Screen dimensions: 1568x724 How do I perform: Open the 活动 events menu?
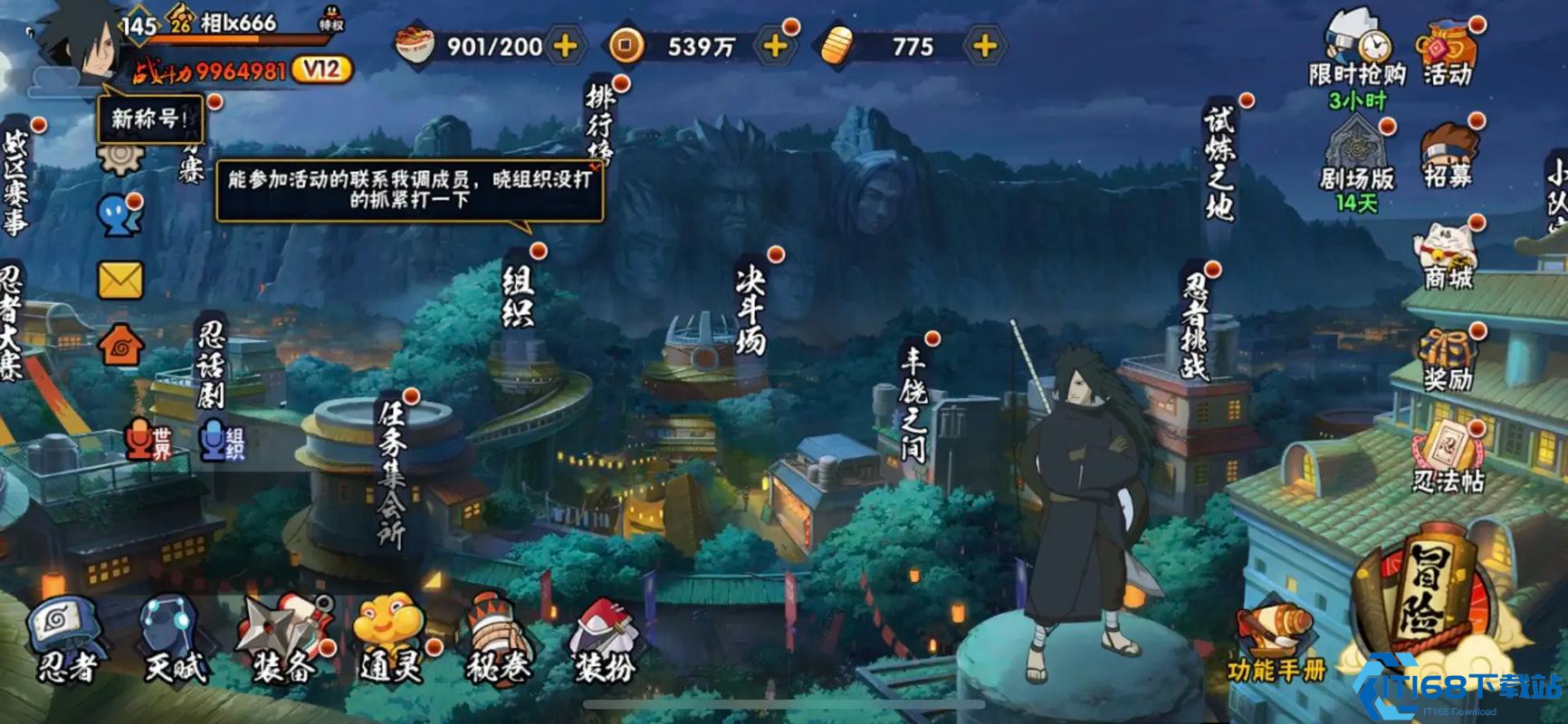(x=1448, y=54)
